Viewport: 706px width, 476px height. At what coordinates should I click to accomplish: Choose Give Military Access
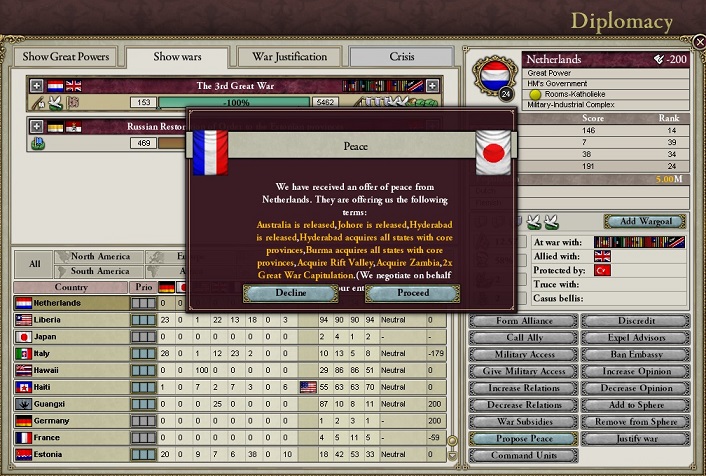[x=524, y=371]
